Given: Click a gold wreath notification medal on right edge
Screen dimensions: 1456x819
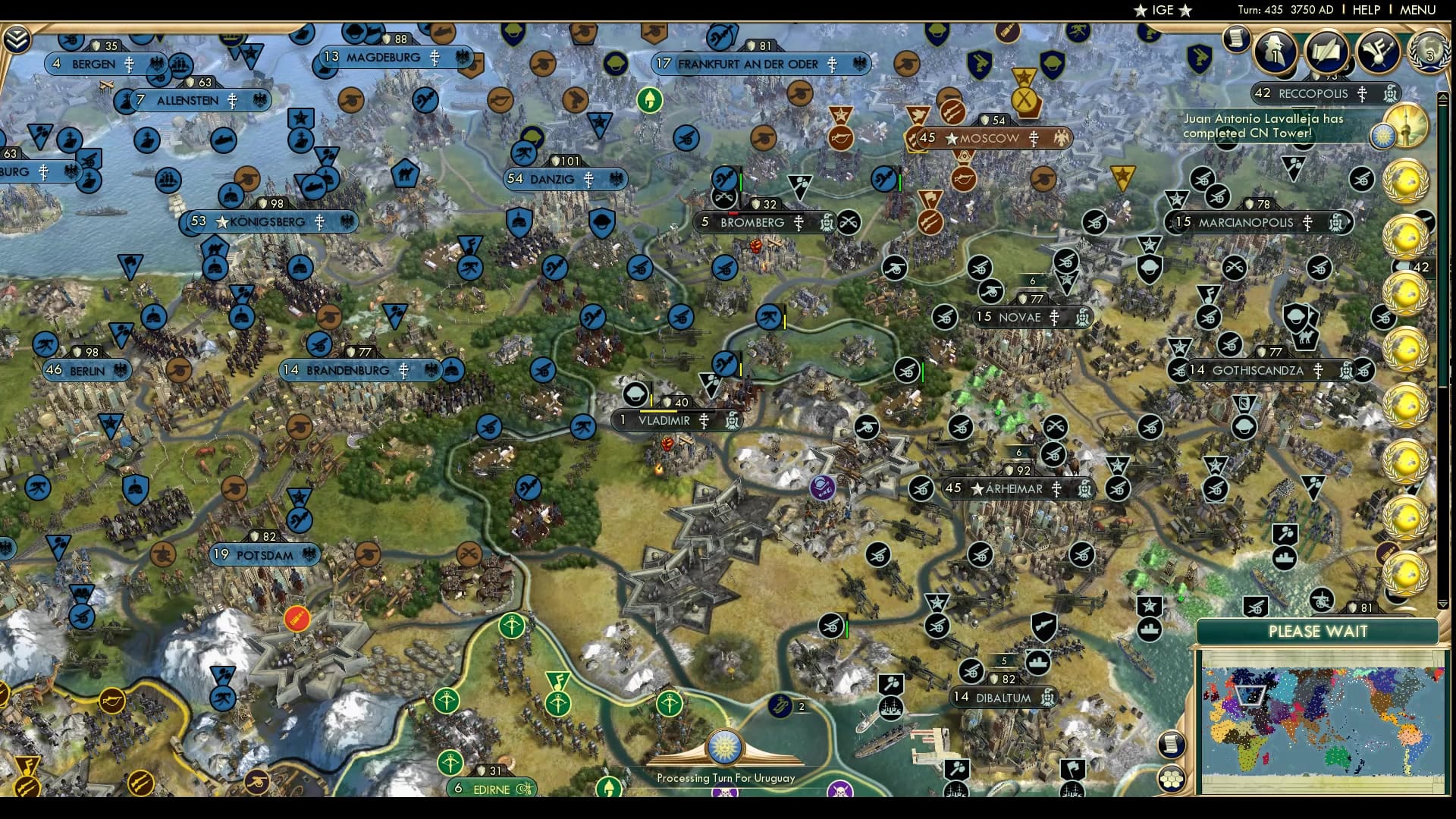Looking at the screenshot, I should 1407,182.
